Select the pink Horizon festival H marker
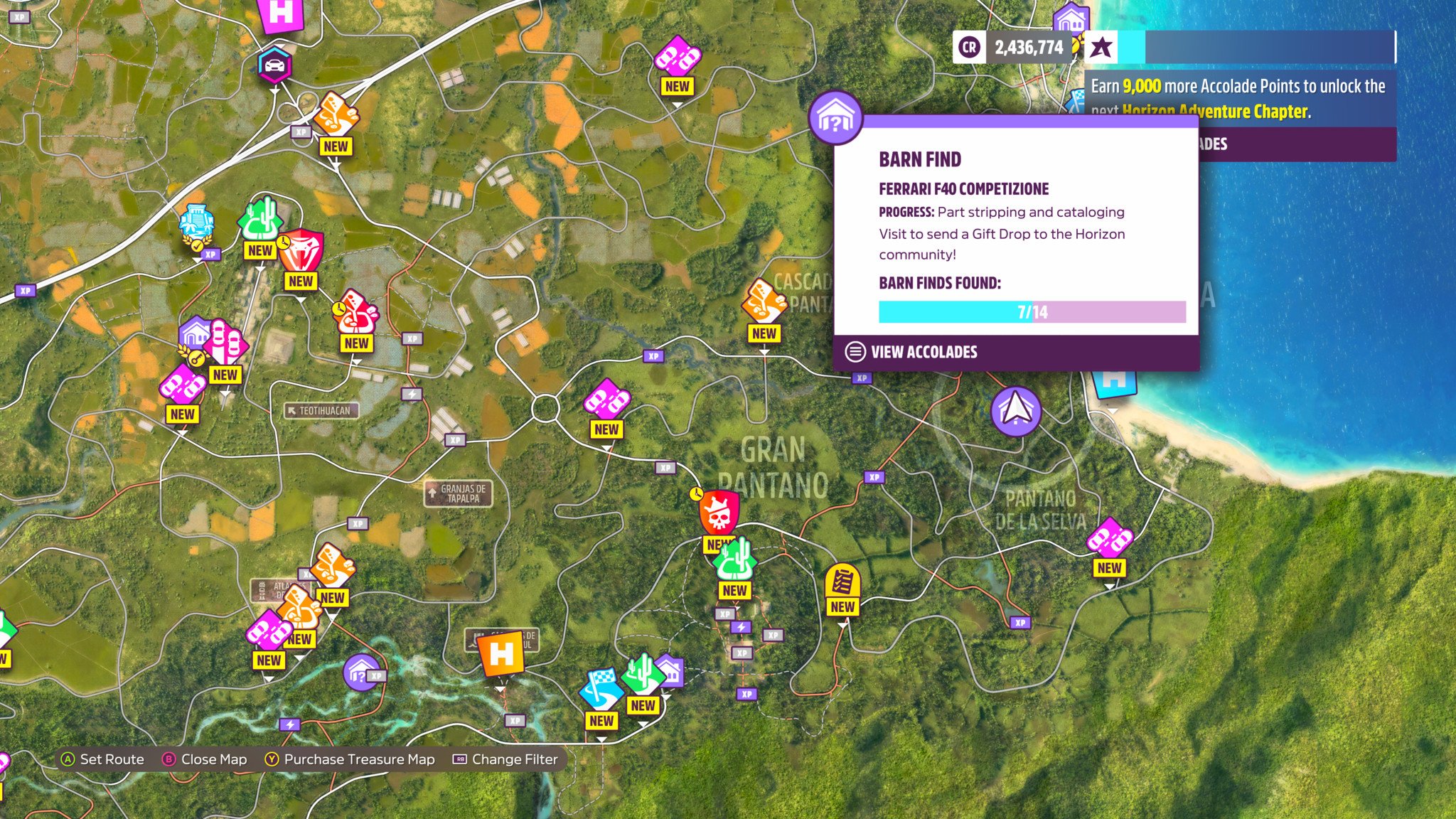1456x819 pixels. tap(281, 14)
